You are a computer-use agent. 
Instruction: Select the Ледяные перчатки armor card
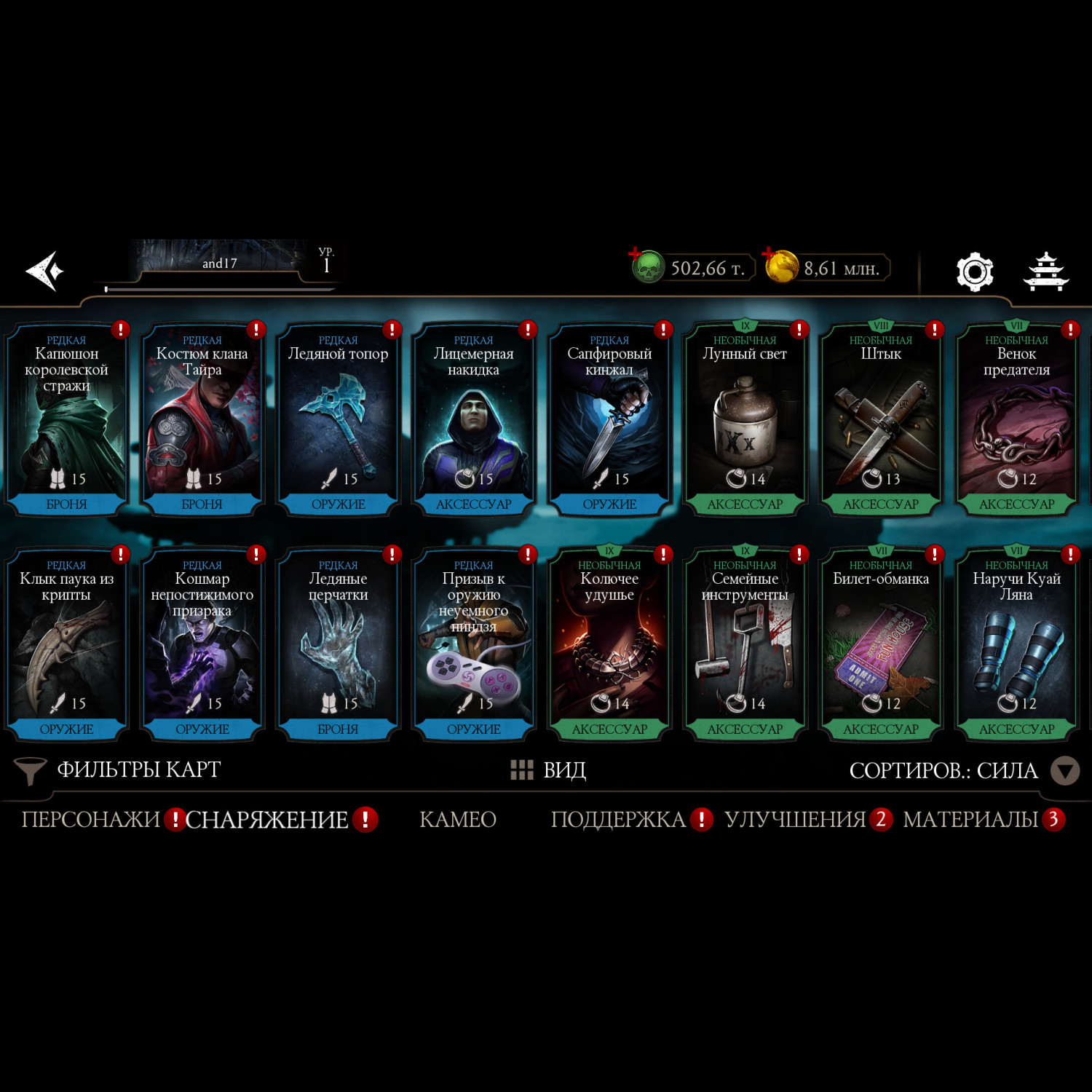(338, 645)
